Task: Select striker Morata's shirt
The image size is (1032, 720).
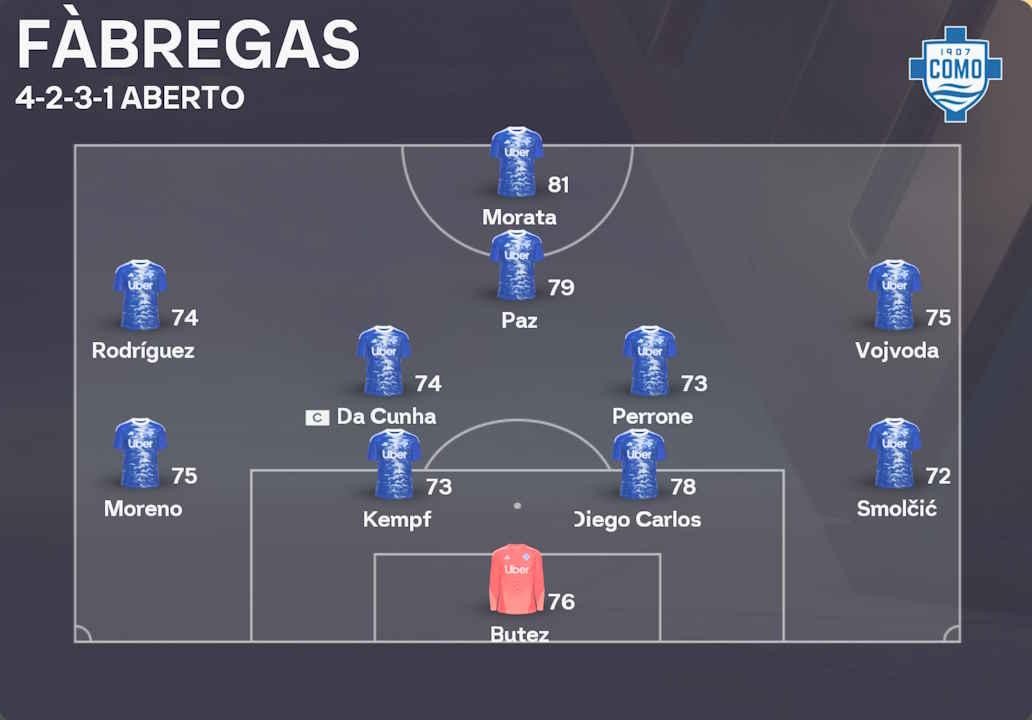Action: point(517,161)
